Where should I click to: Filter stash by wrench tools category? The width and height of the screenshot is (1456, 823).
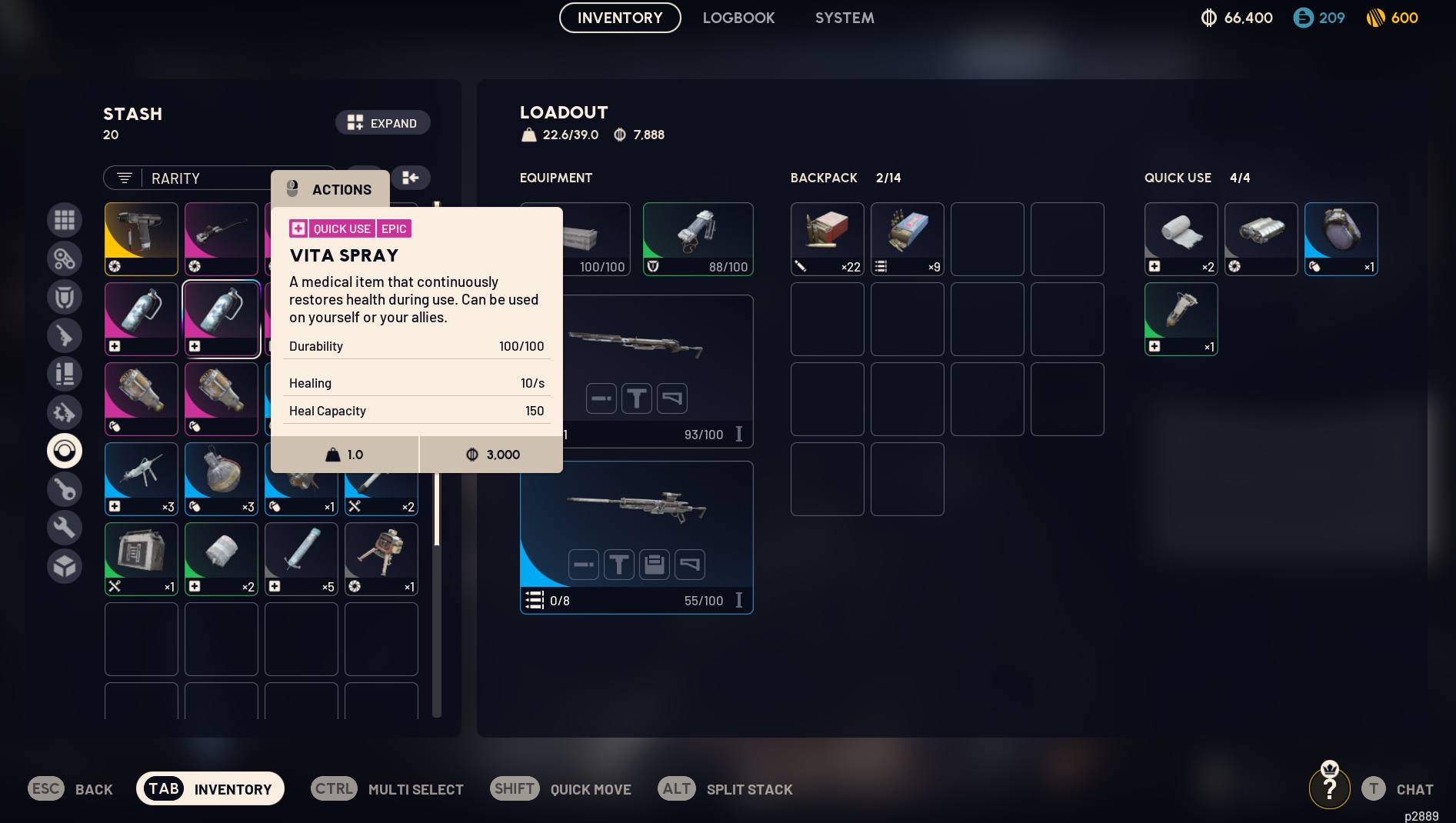click(65, 528)
